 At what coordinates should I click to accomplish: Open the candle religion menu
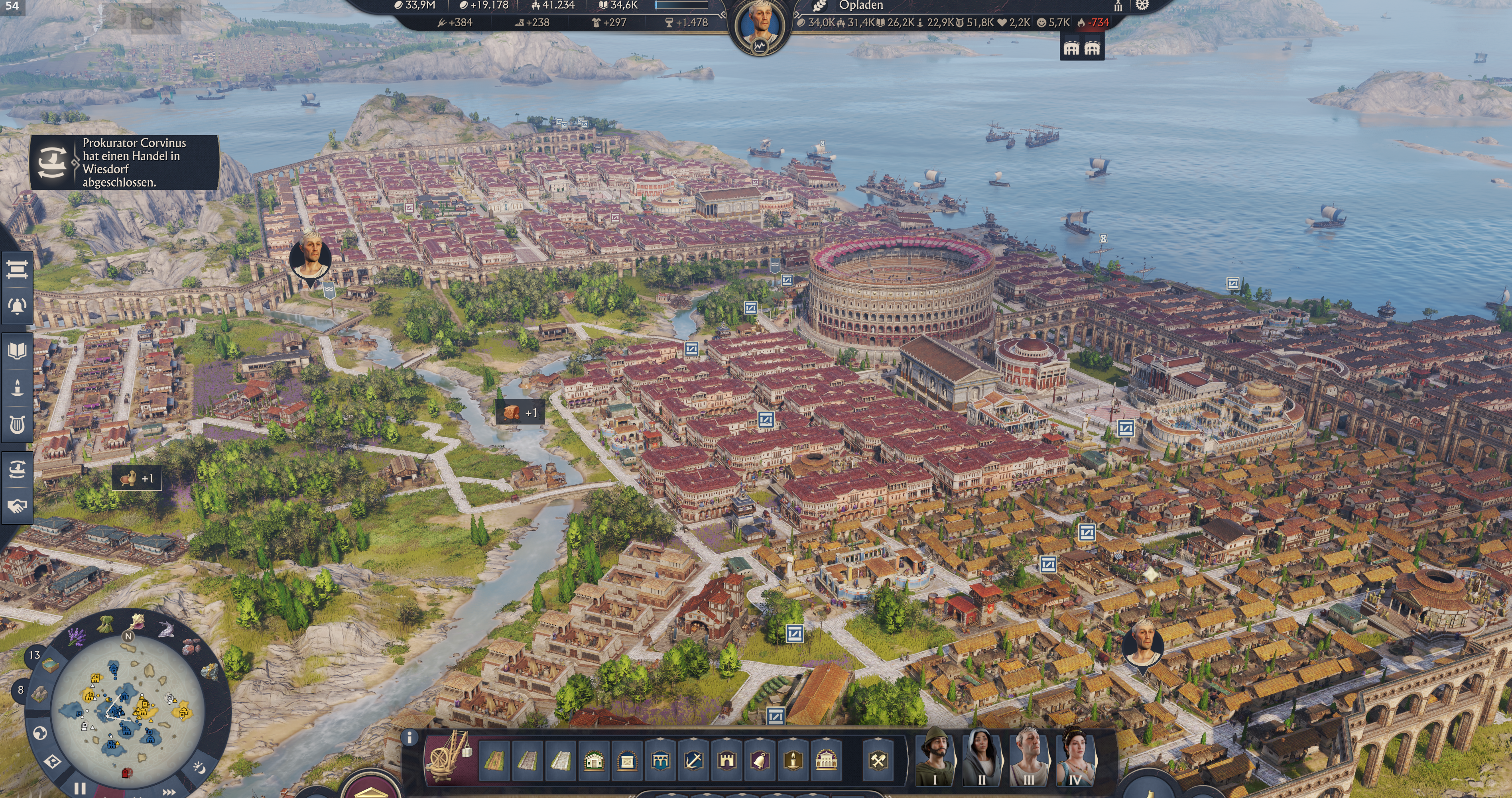click(x=16, y=388)
